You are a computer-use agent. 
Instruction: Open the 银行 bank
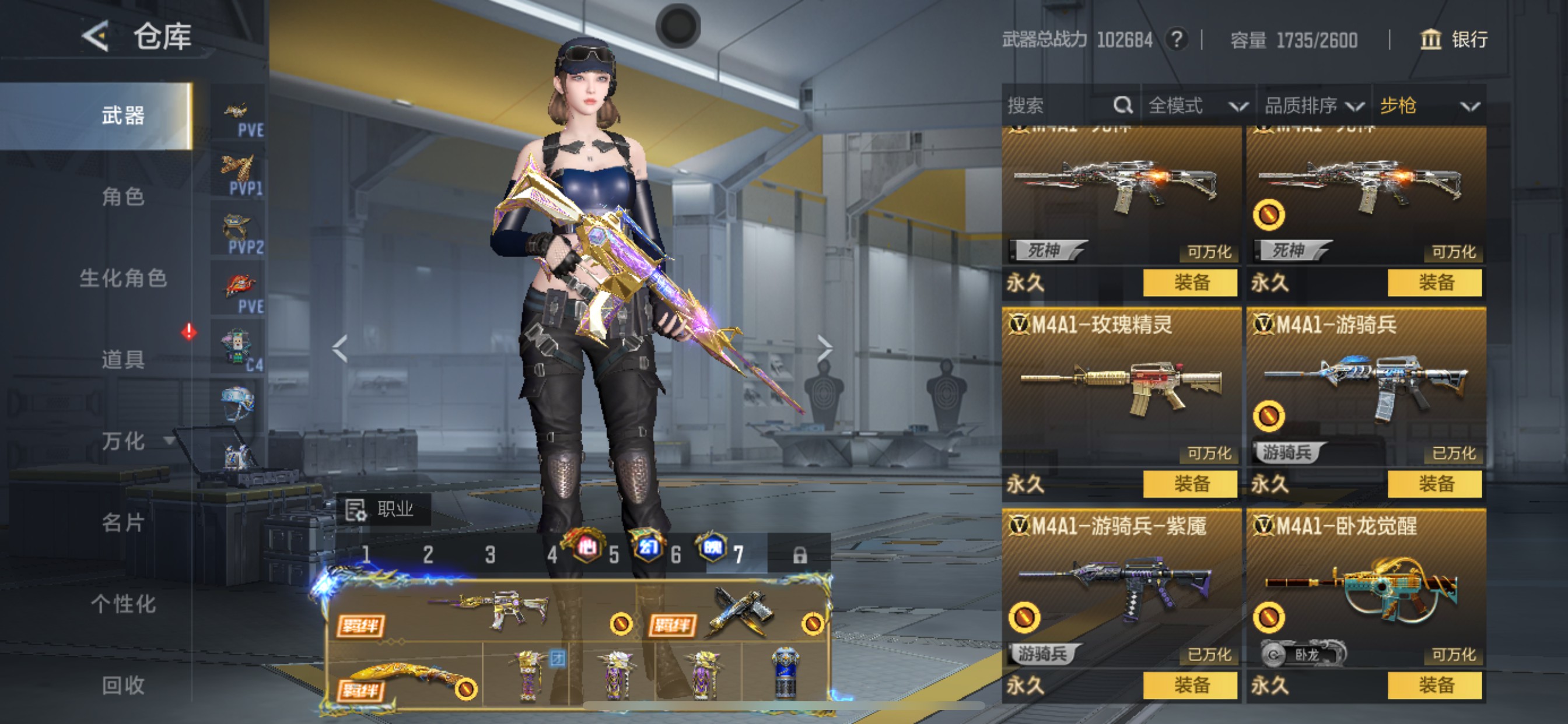1454,40
